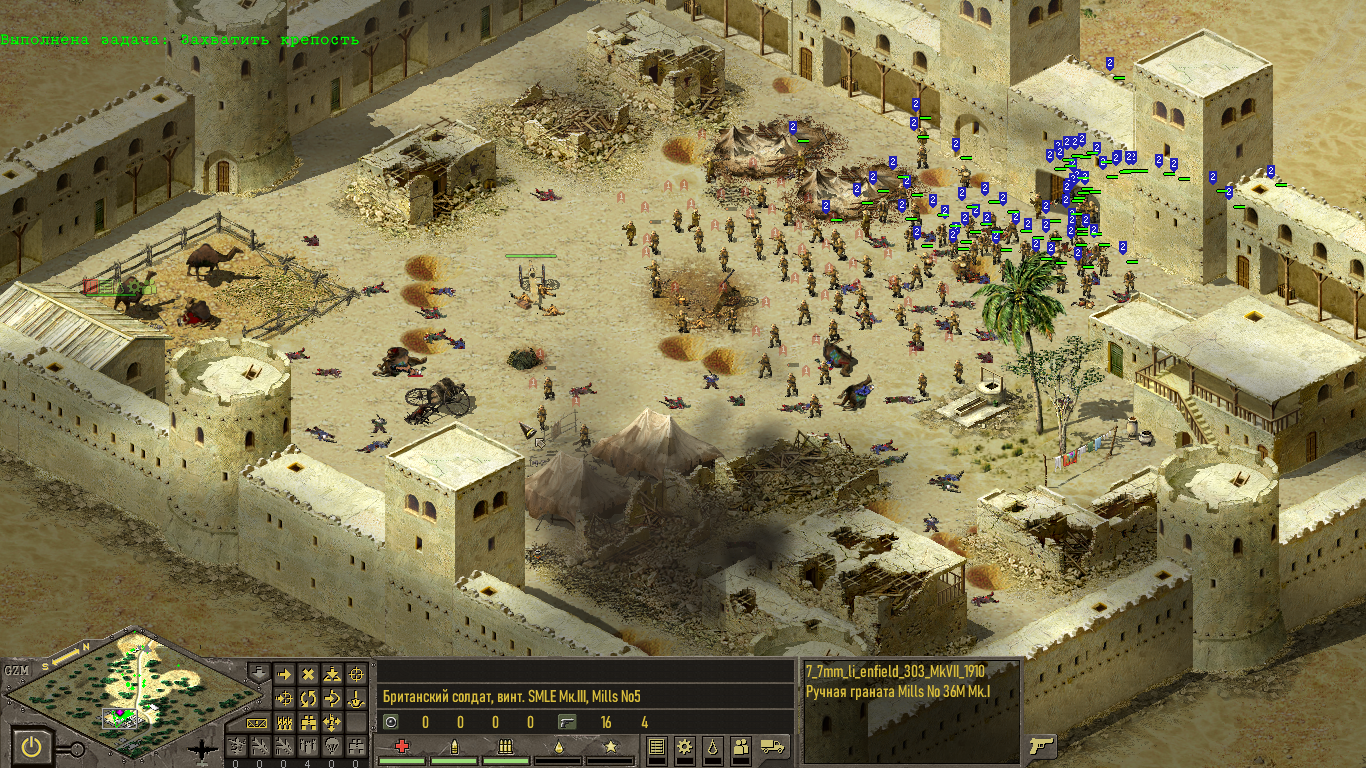
Task: Click the crew figures icon button
Action: [x=741, y=746]
